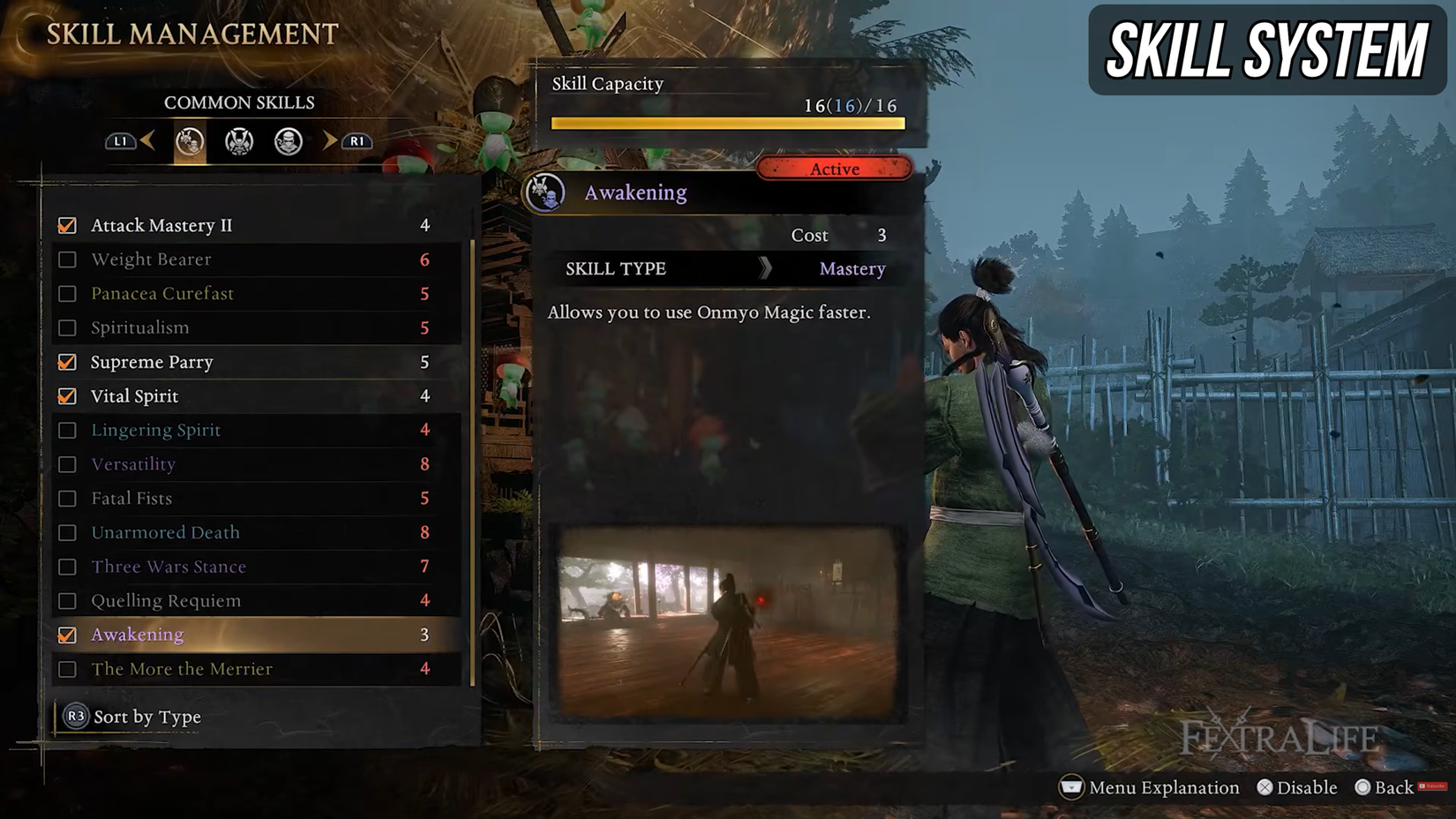This screenshot has height=819, width=1456.
Task: Click the yellow Skill Capacity bar
Action: click(726, 123)
